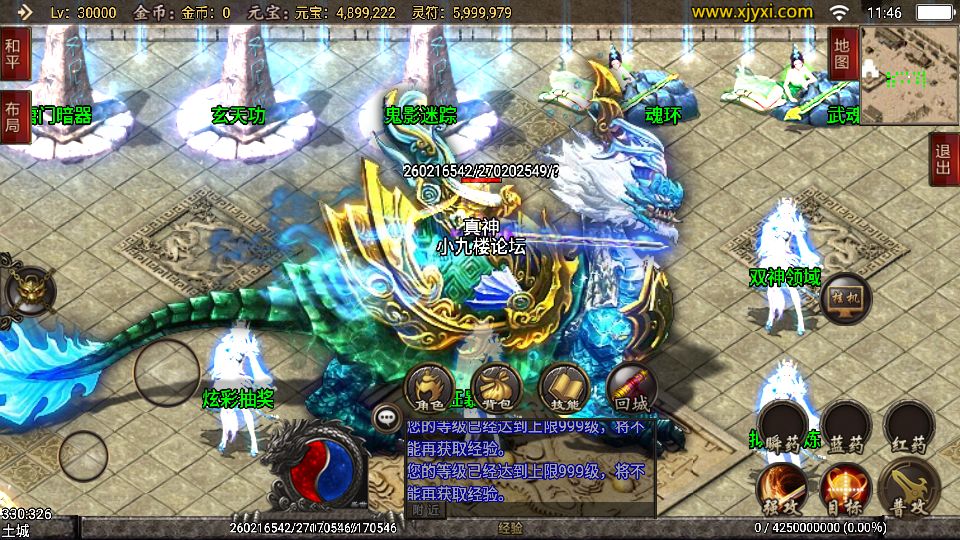The width and height of the screenshot is (960, 540).
Task: Show the 技能 skills book
Action: click(563, 388)
